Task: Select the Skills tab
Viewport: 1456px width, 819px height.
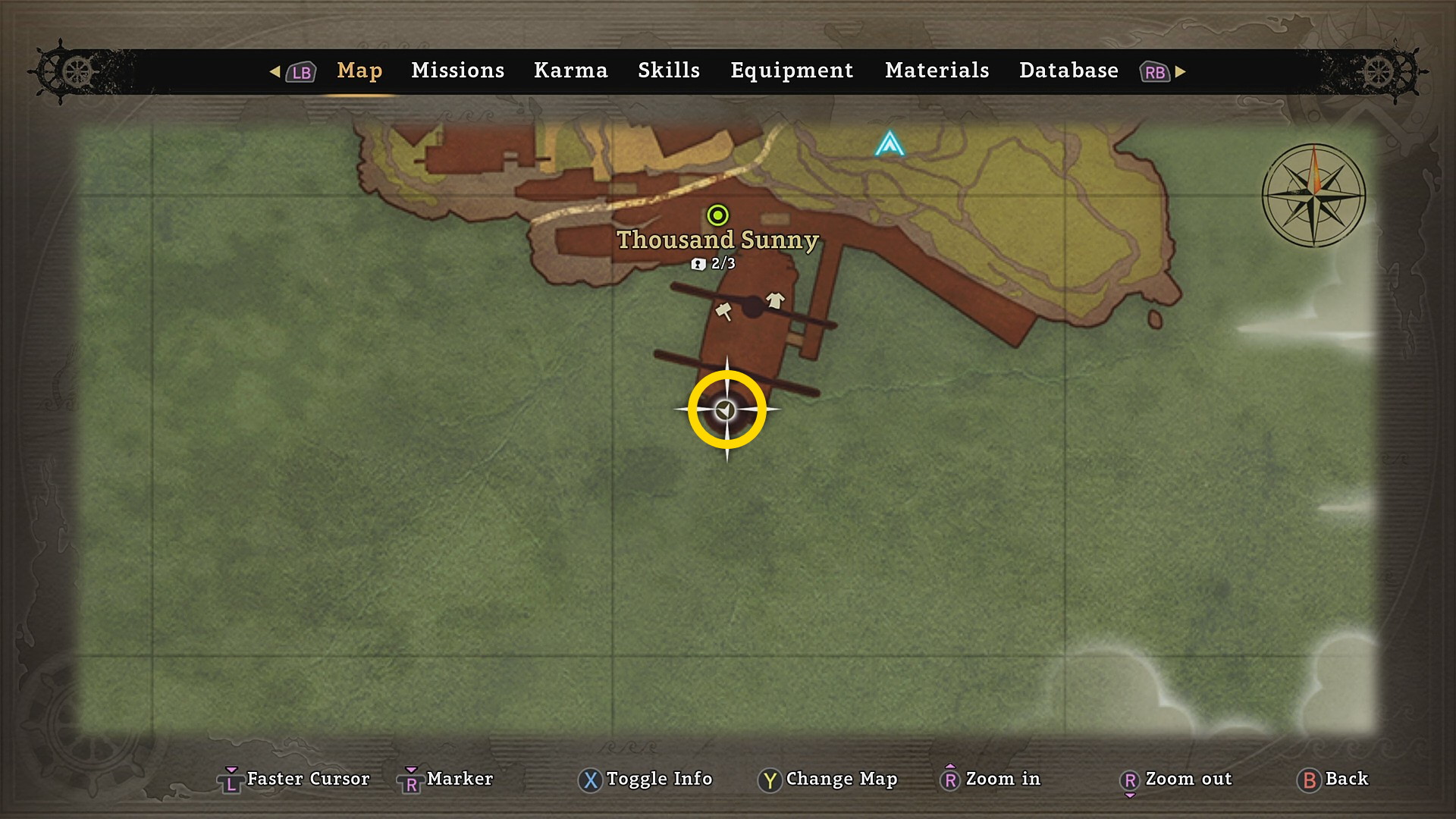Action: point(668,71)
